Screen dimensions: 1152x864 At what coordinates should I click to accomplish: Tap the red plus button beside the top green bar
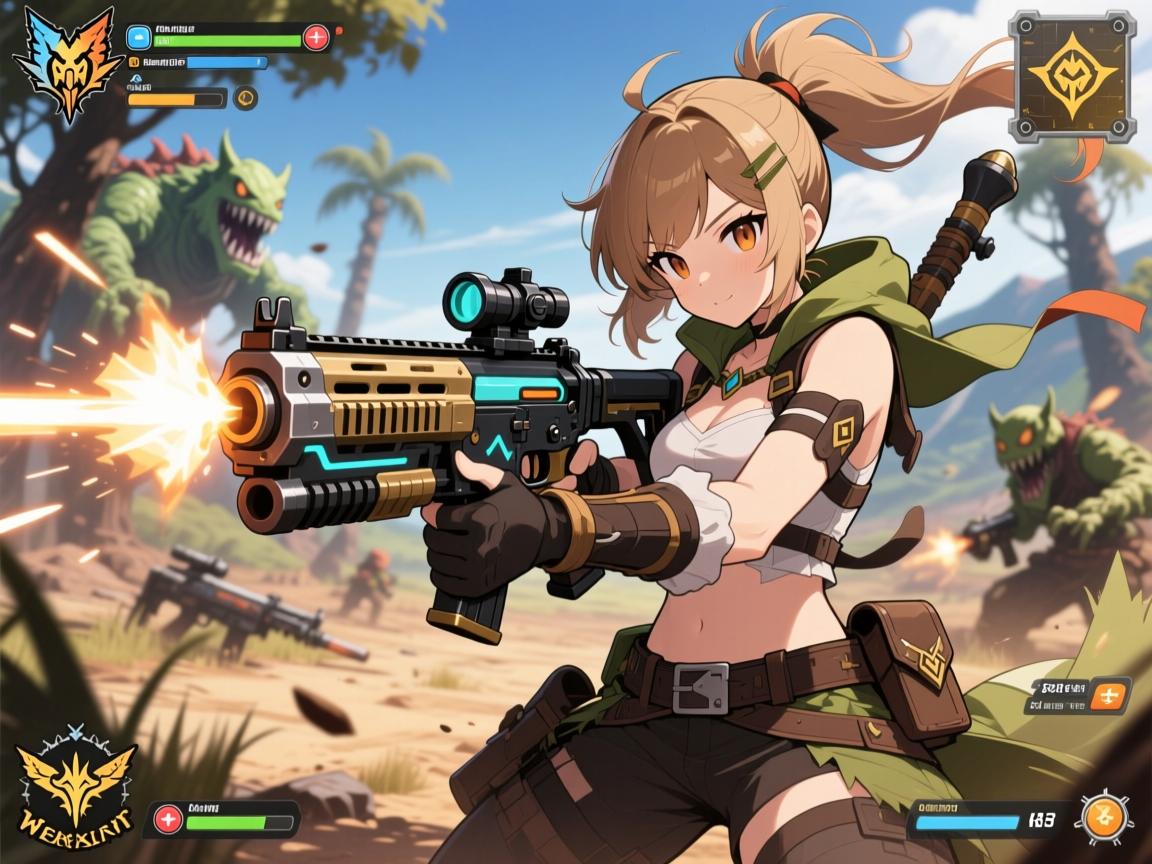(316, 38)
